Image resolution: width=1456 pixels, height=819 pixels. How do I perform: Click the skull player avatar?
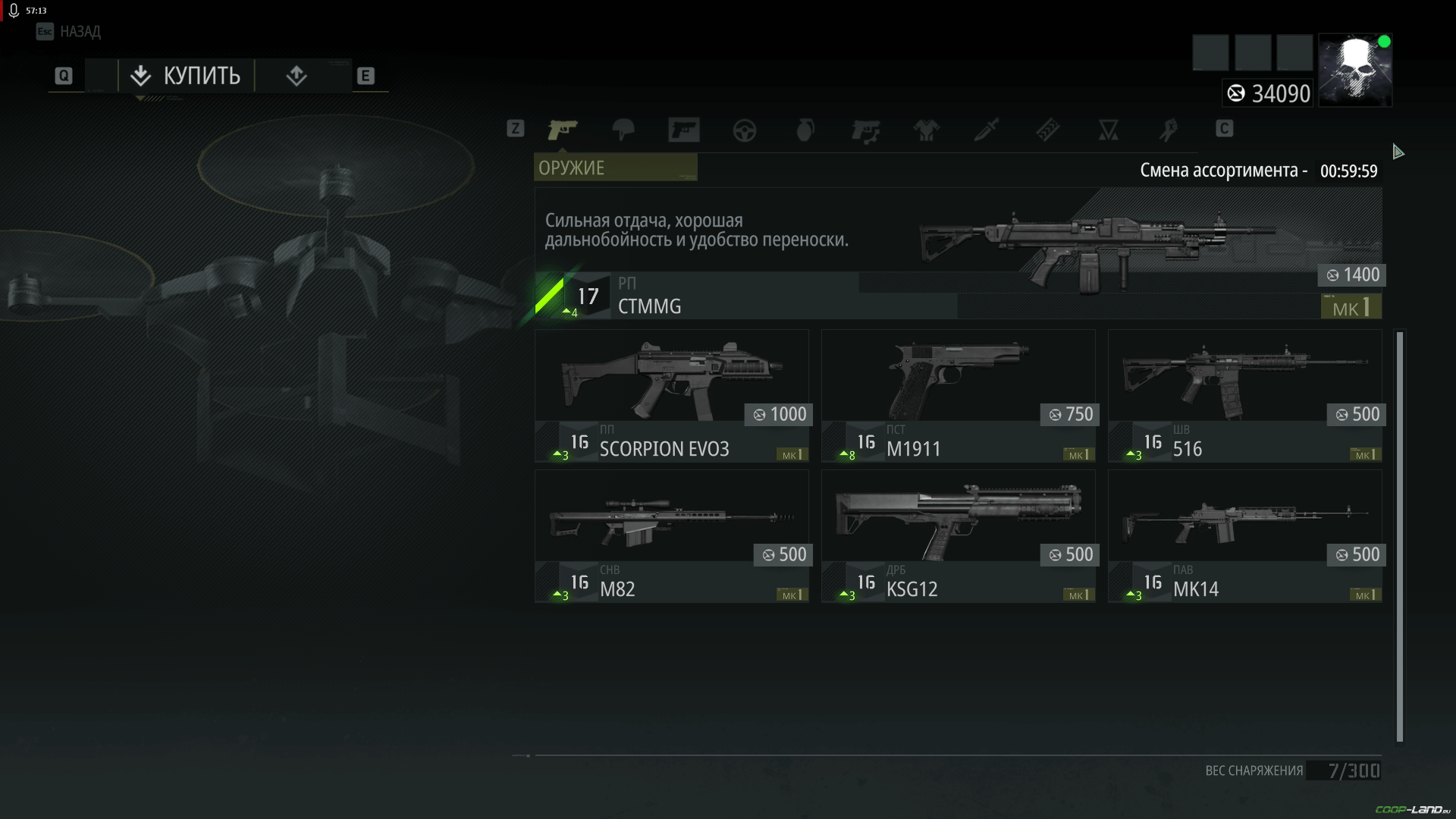point(1355,70)
